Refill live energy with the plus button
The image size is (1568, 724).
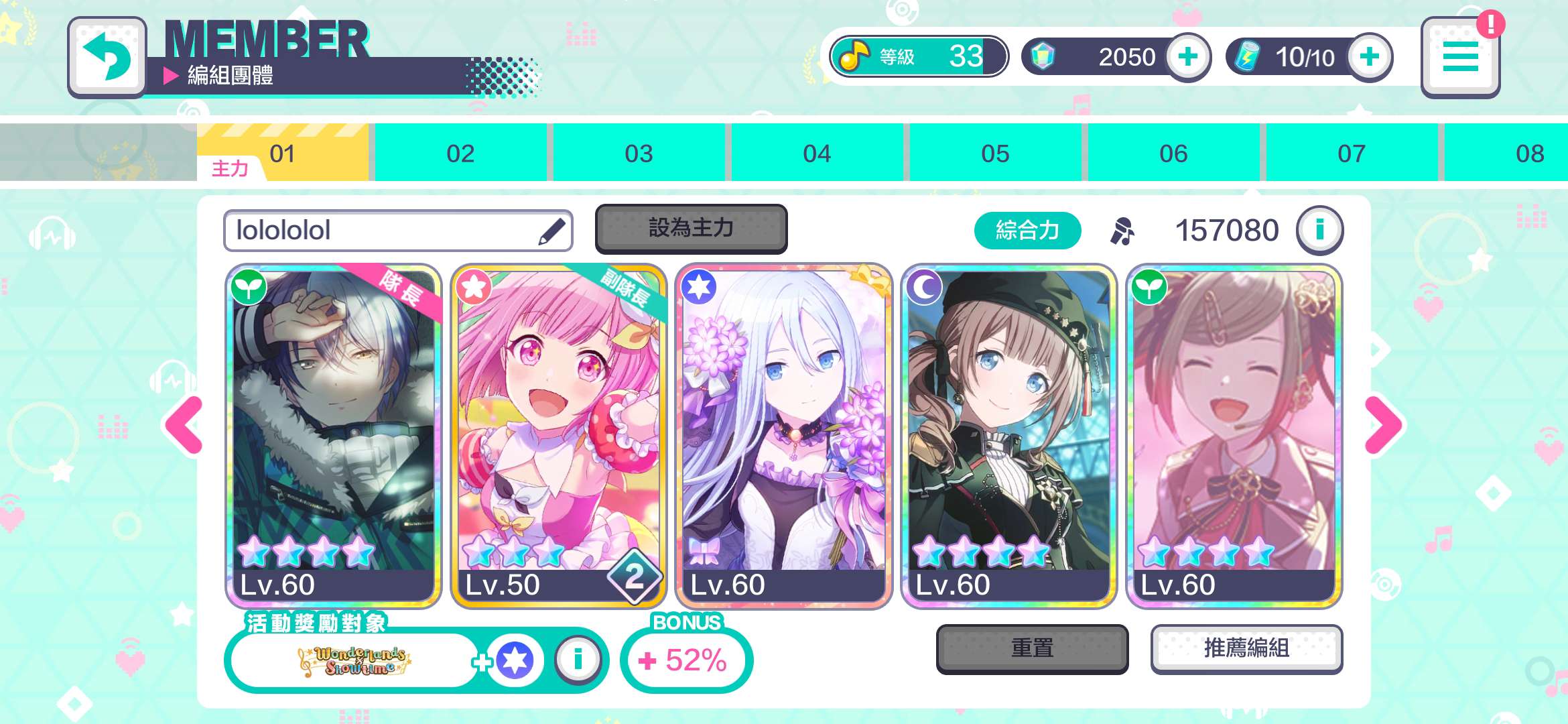coord(1370,57)
